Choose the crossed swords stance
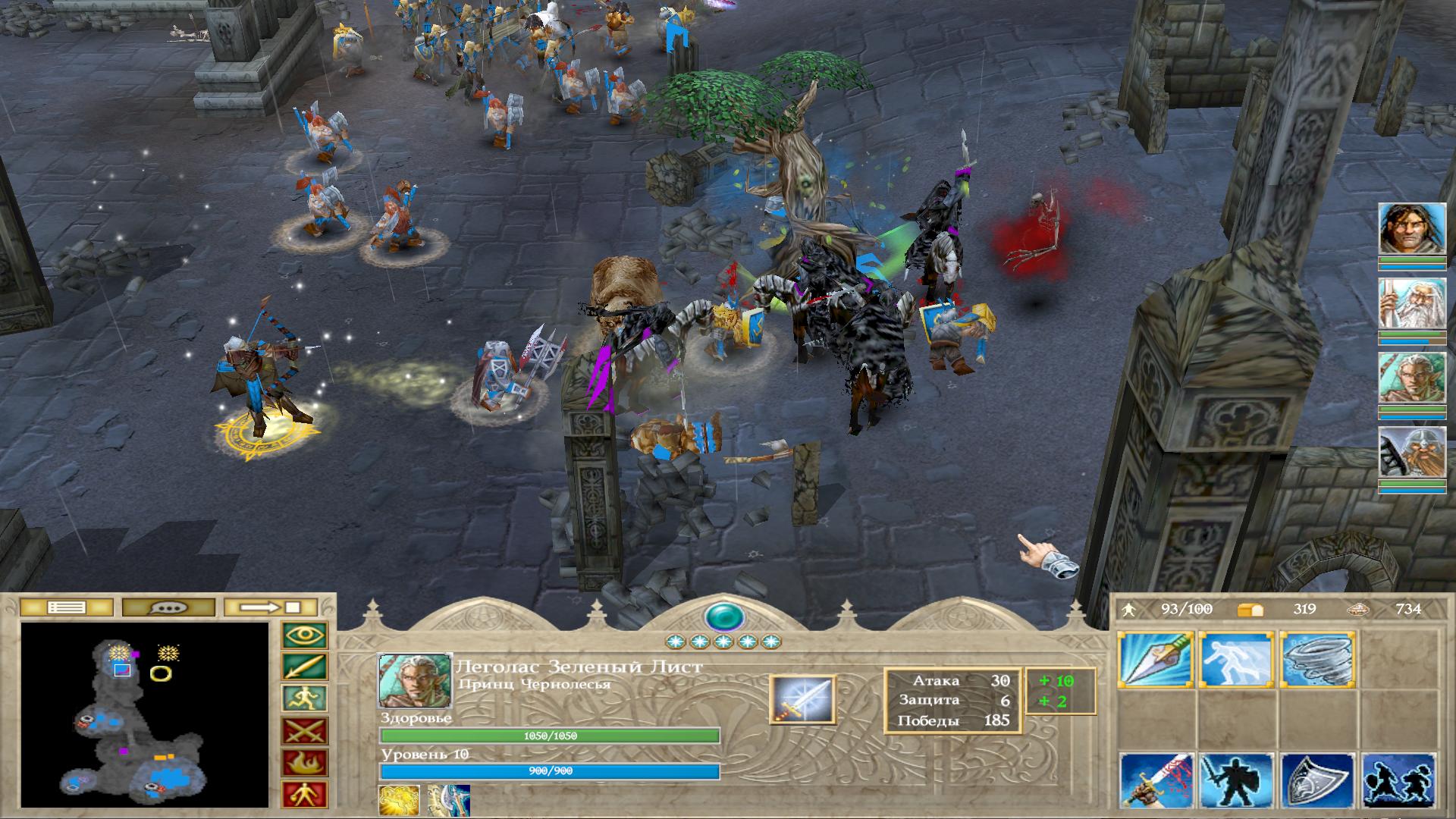This screenshot has height=819, width=1456. [x=305, y=731]
